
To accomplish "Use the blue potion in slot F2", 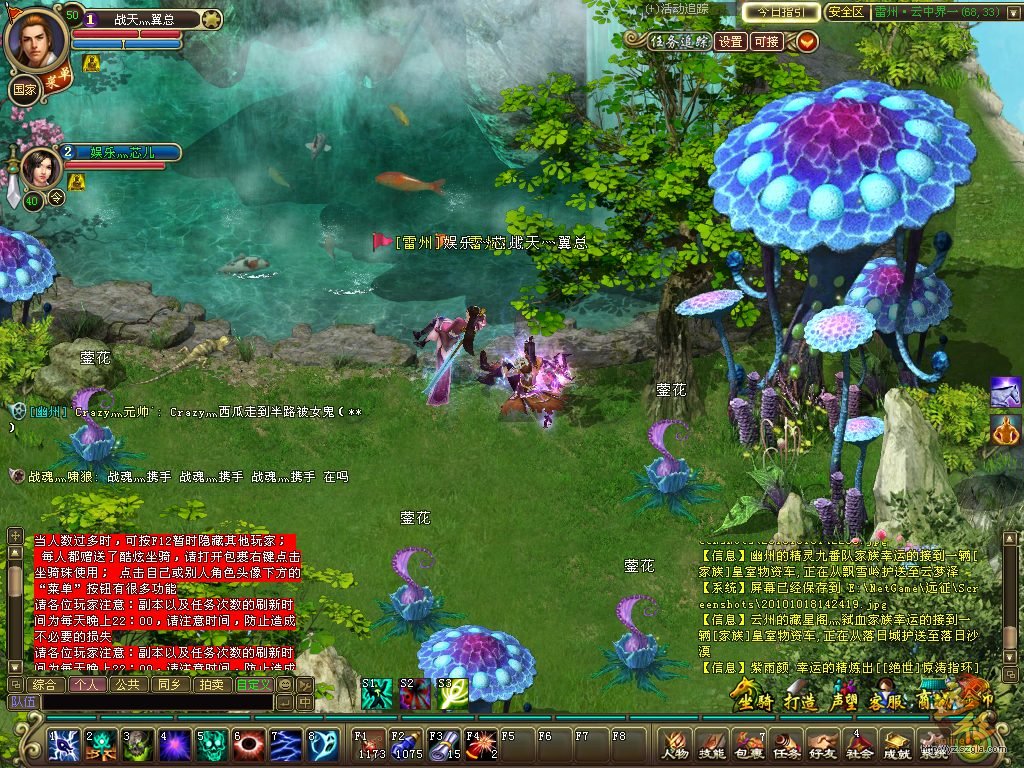I will point(407,746).
